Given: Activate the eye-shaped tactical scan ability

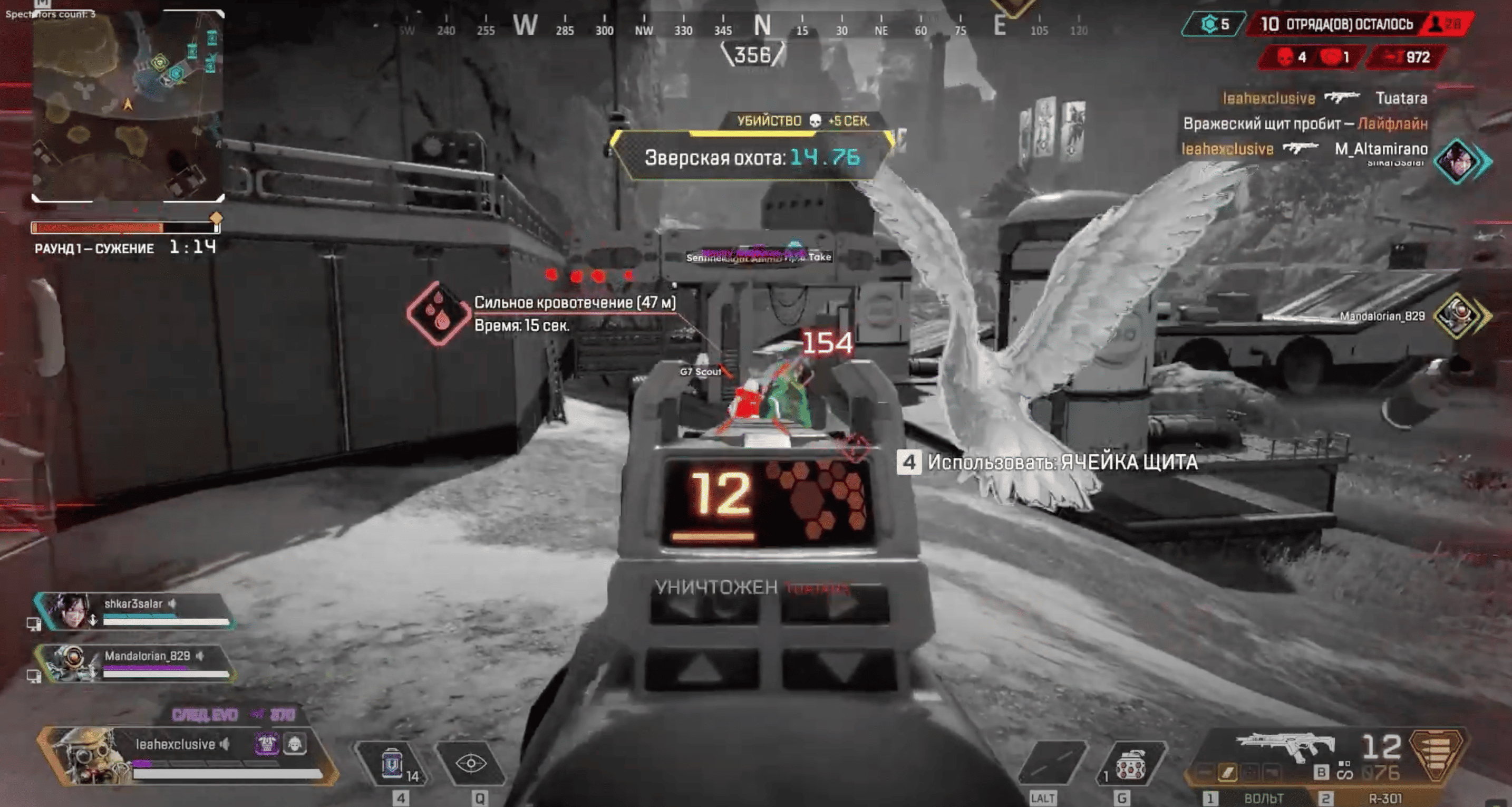Looking at the screenshot, I should [x=471, y=763].
